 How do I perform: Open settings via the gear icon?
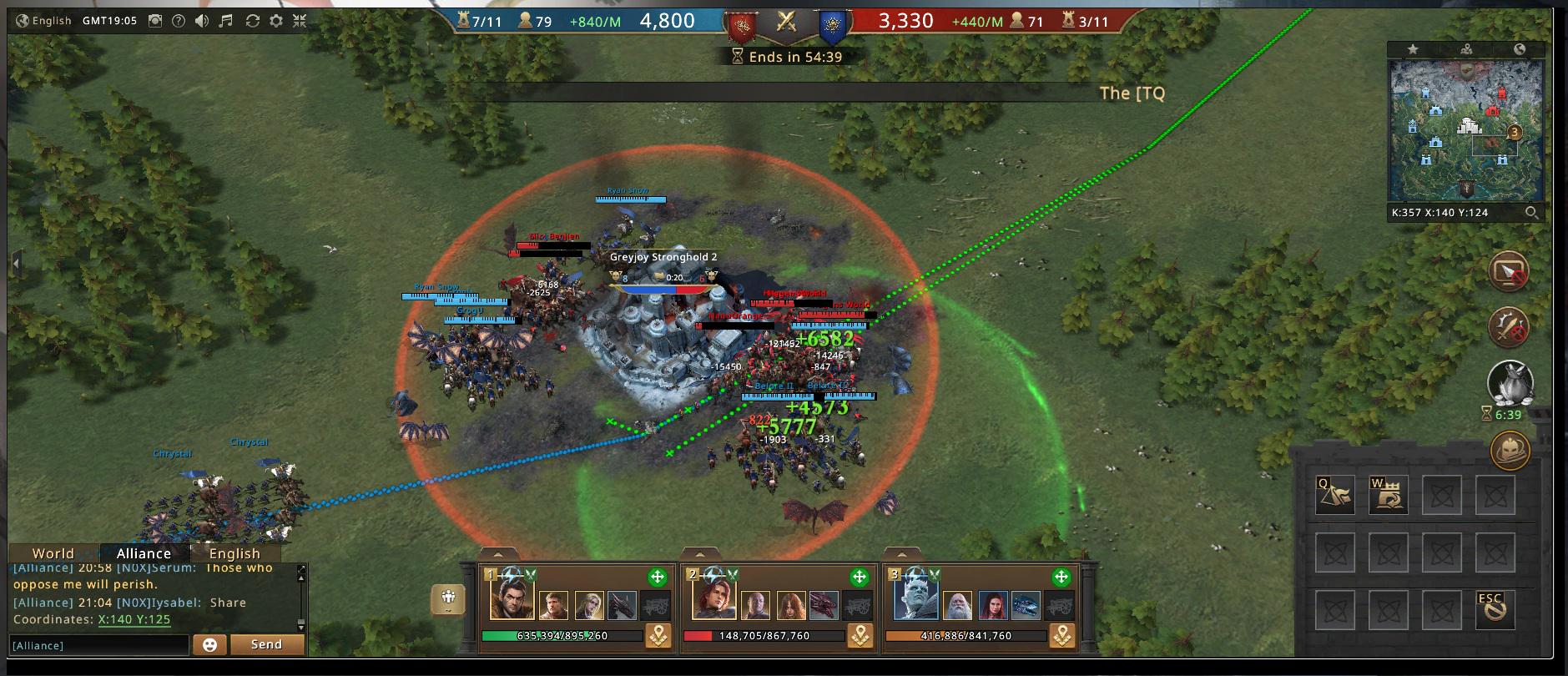(276, 21)
